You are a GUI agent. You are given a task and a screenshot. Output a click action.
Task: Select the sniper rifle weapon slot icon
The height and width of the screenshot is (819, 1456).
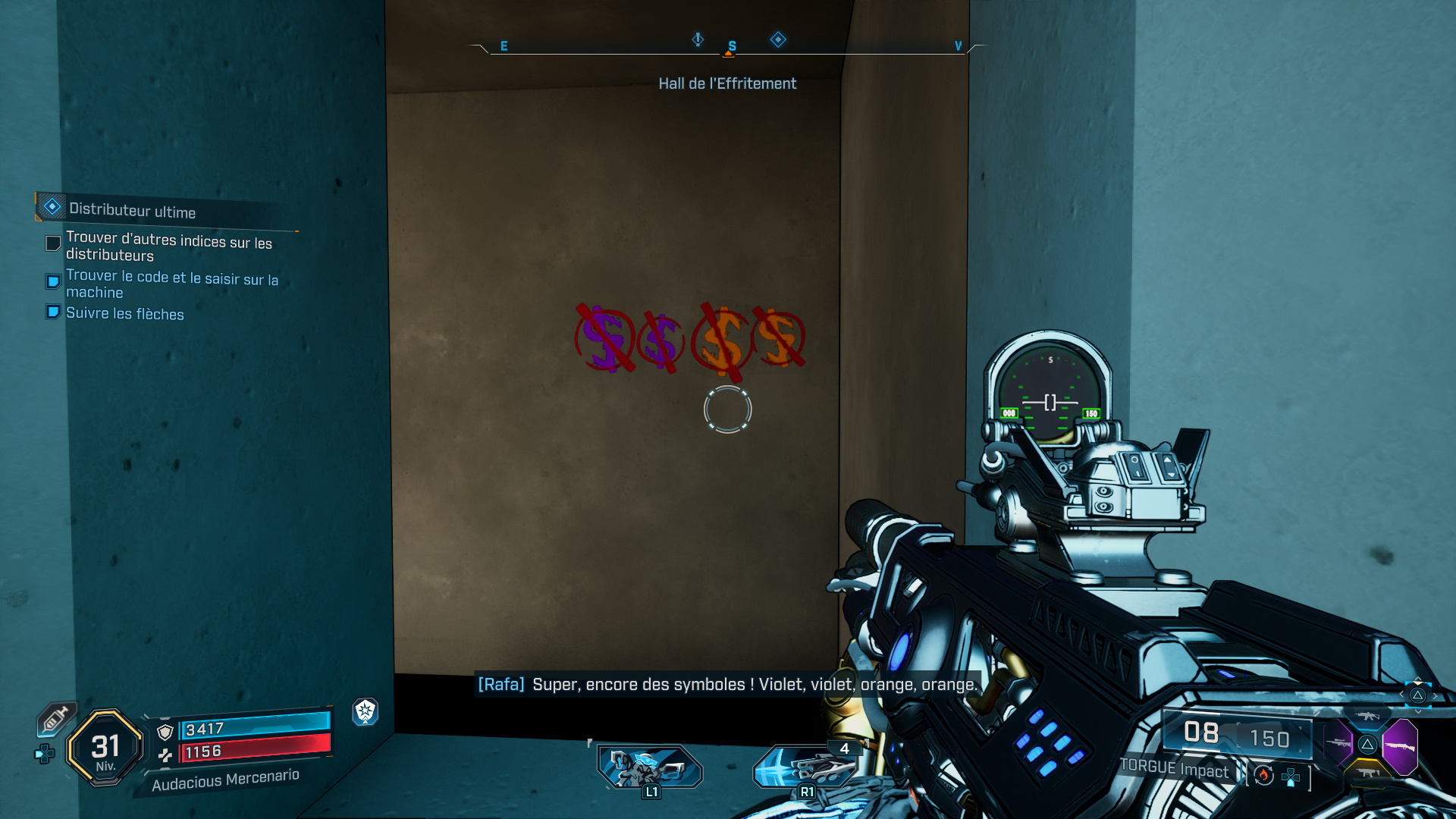1338,744
